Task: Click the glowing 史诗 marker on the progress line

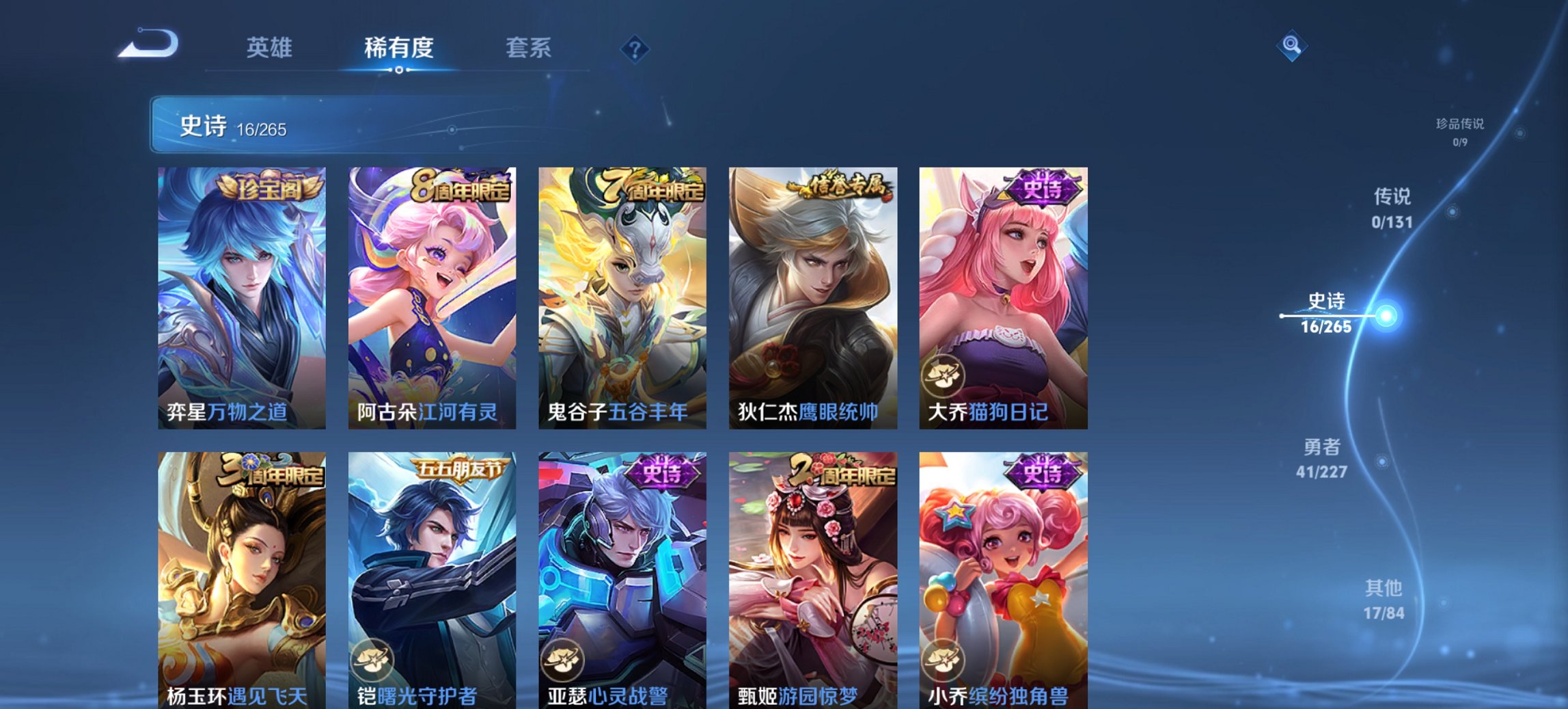Action: point(1384,316)
